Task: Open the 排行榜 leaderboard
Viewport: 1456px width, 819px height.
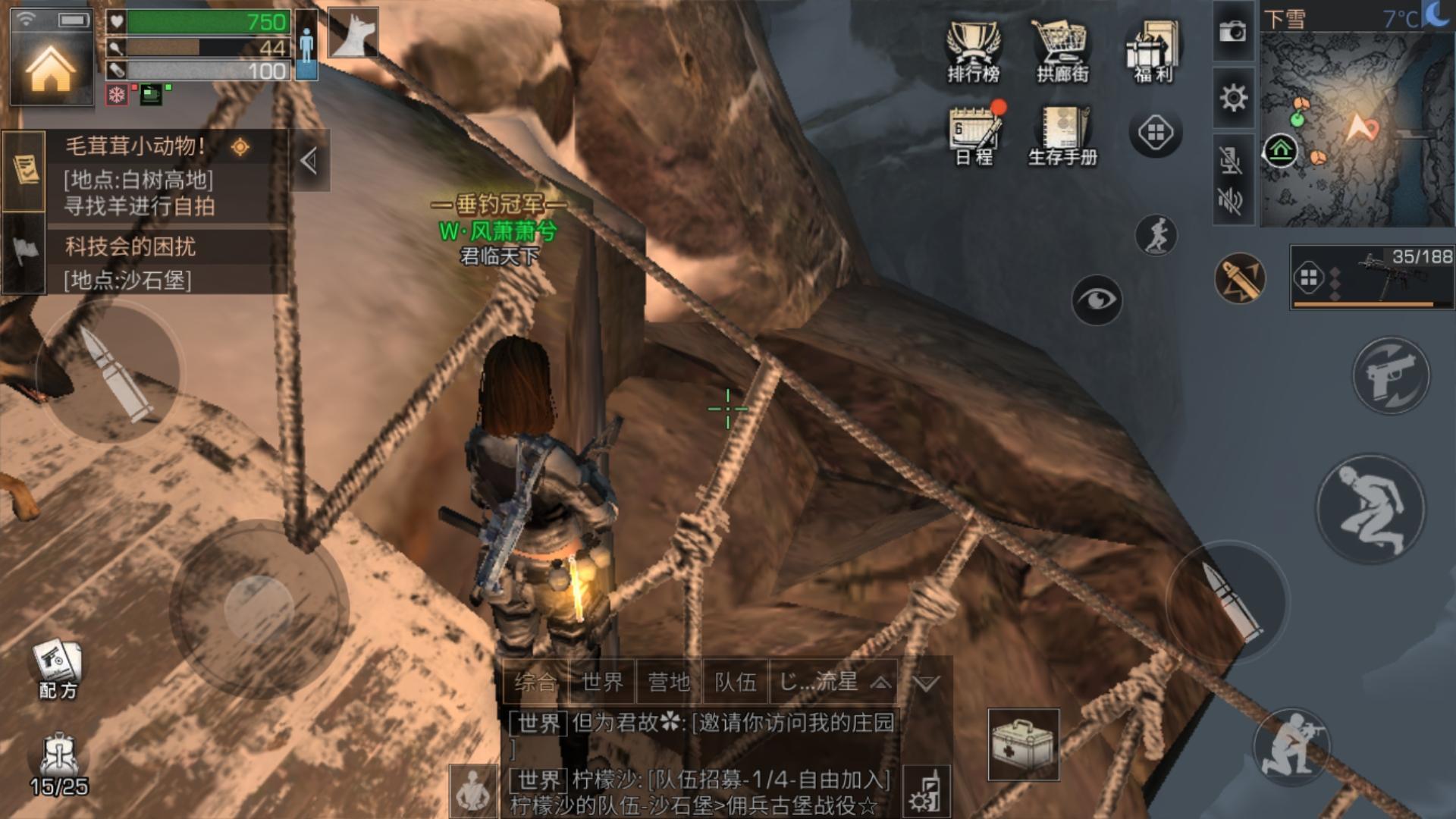Action: point(973,52)
